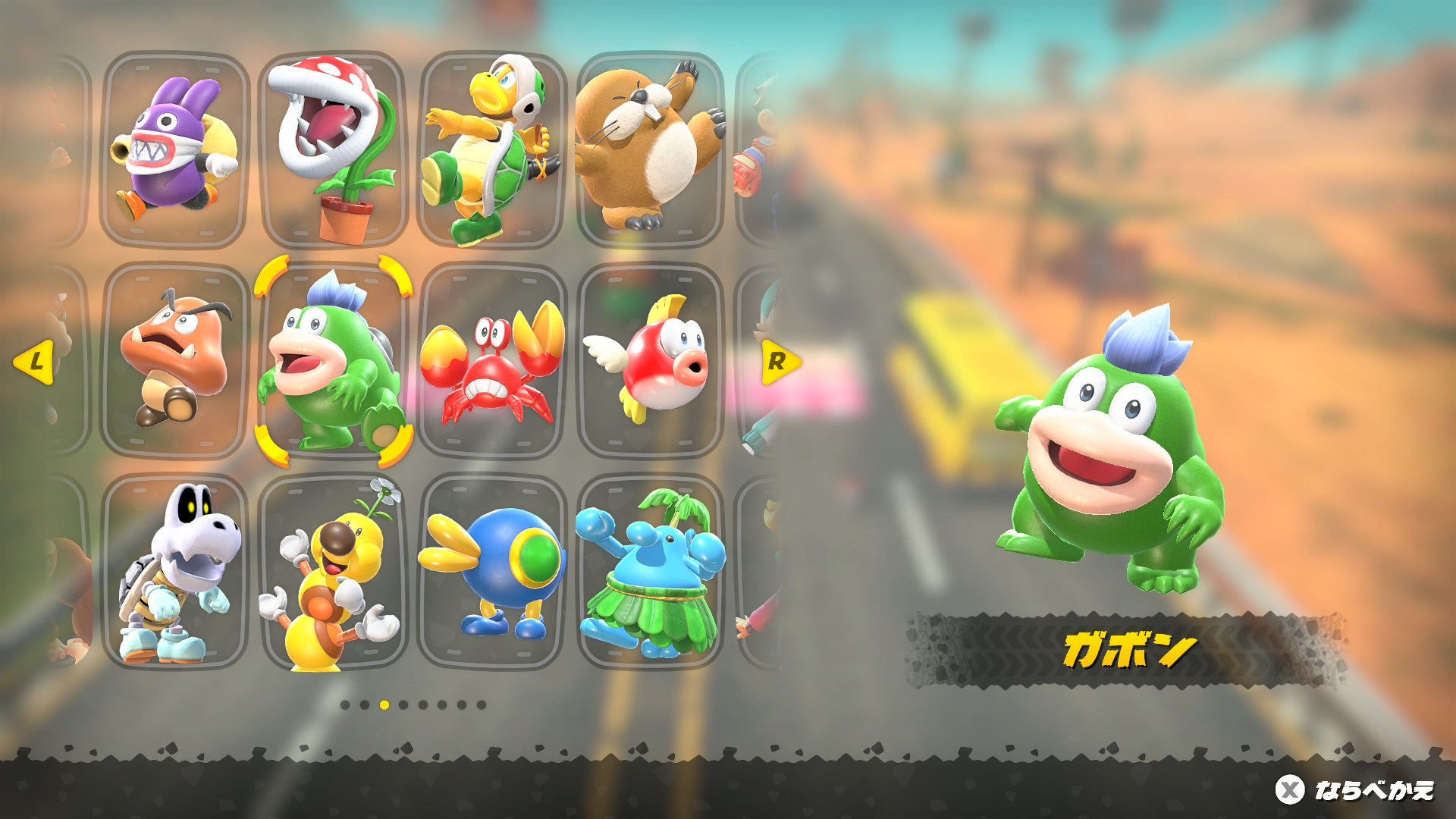The image size is (1456, 819).
Task: Choose the Cheep Cheep fish tile
Action: tap(650, 361)
